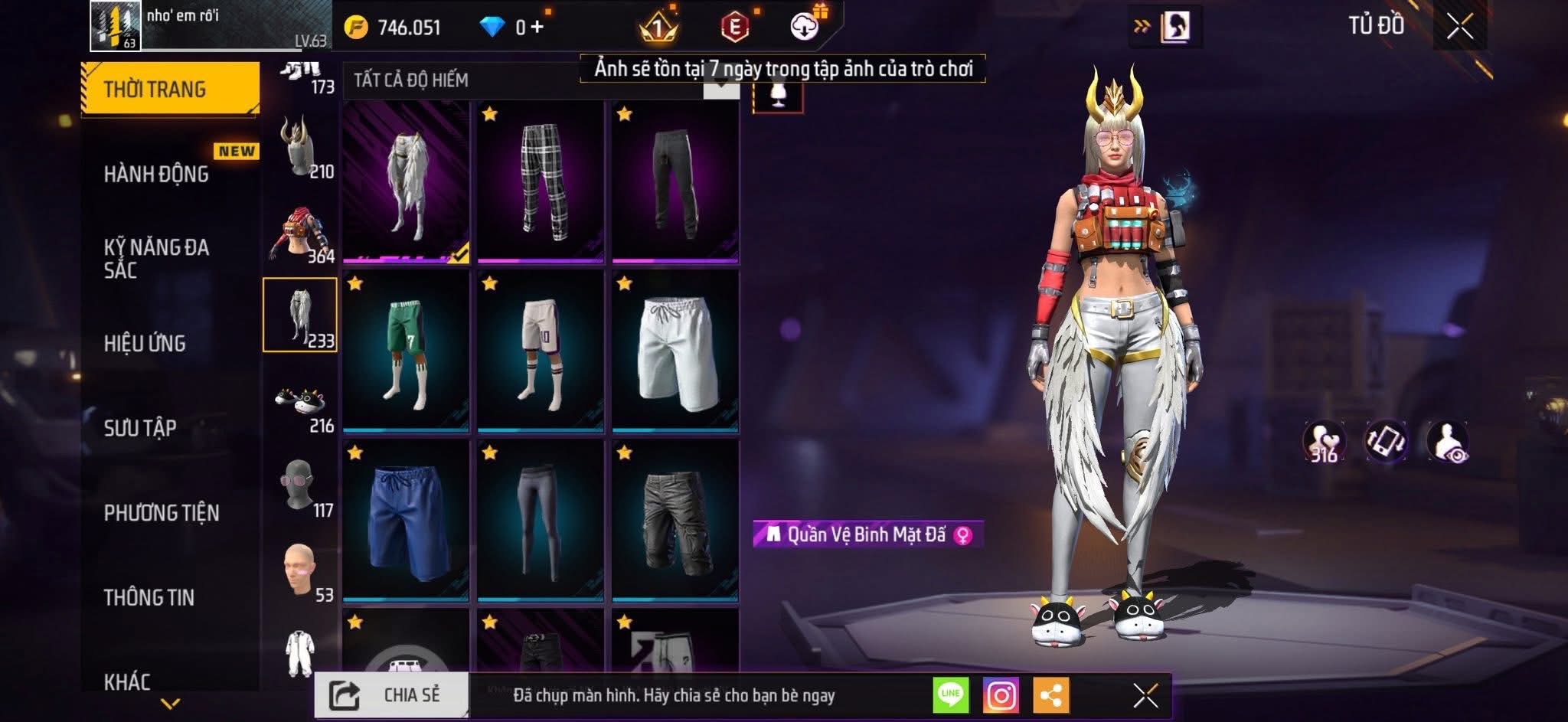This screenshot has width=1568, height=722.
Task: Choose the red vest tops category
Action: point(299,234)
